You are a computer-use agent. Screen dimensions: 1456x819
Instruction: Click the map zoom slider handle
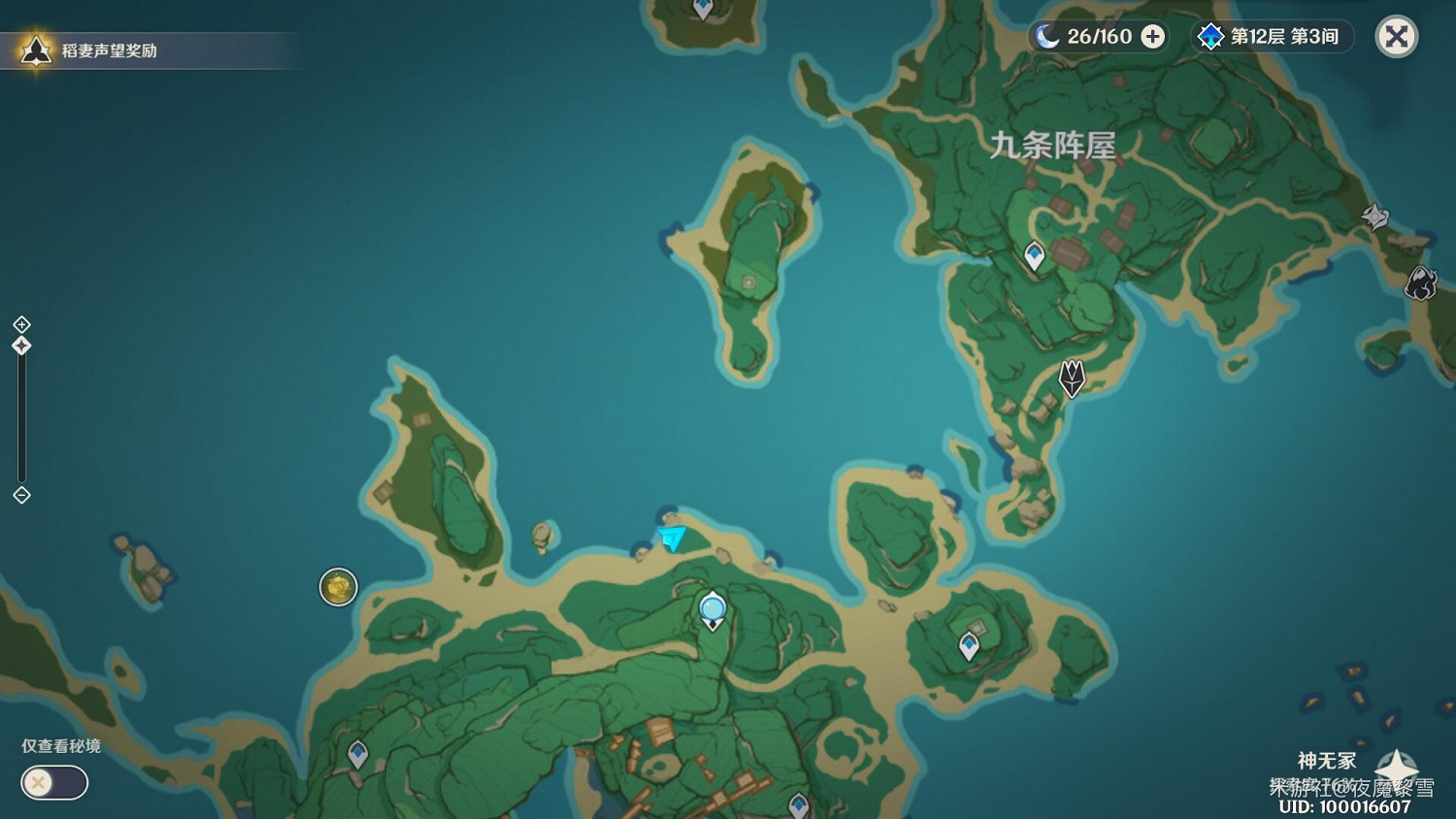coord(21,344)
